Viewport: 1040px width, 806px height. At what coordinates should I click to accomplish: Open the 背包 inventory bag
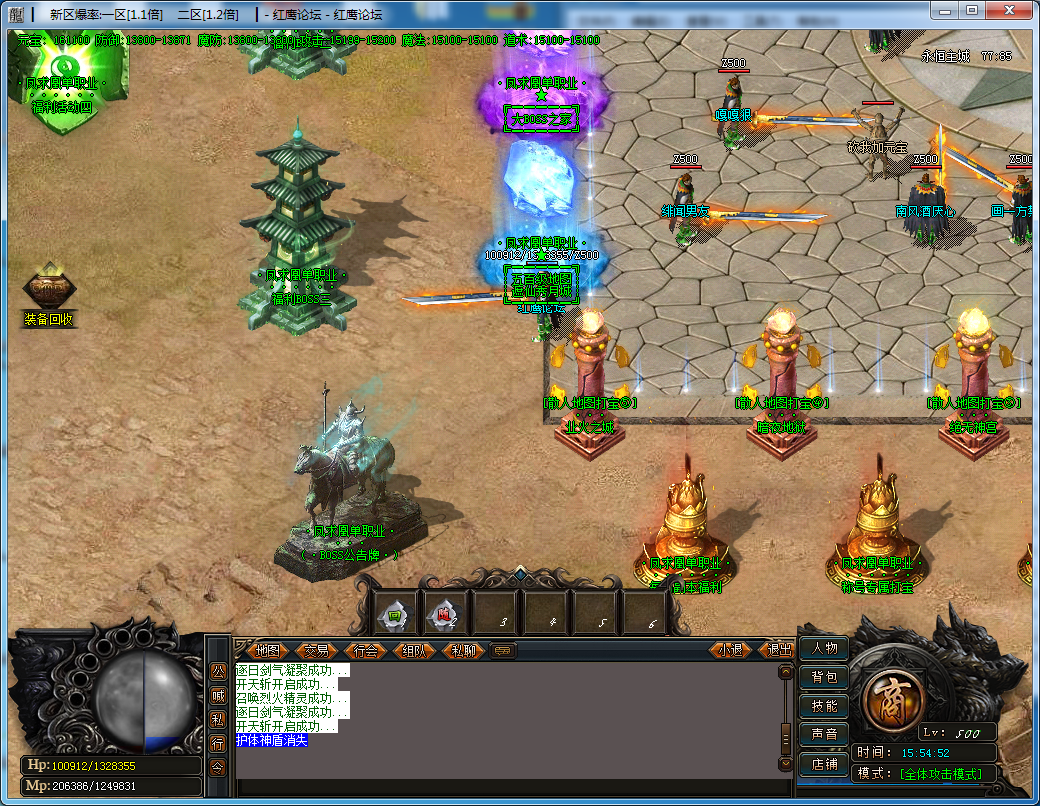[x=824, y=677]
